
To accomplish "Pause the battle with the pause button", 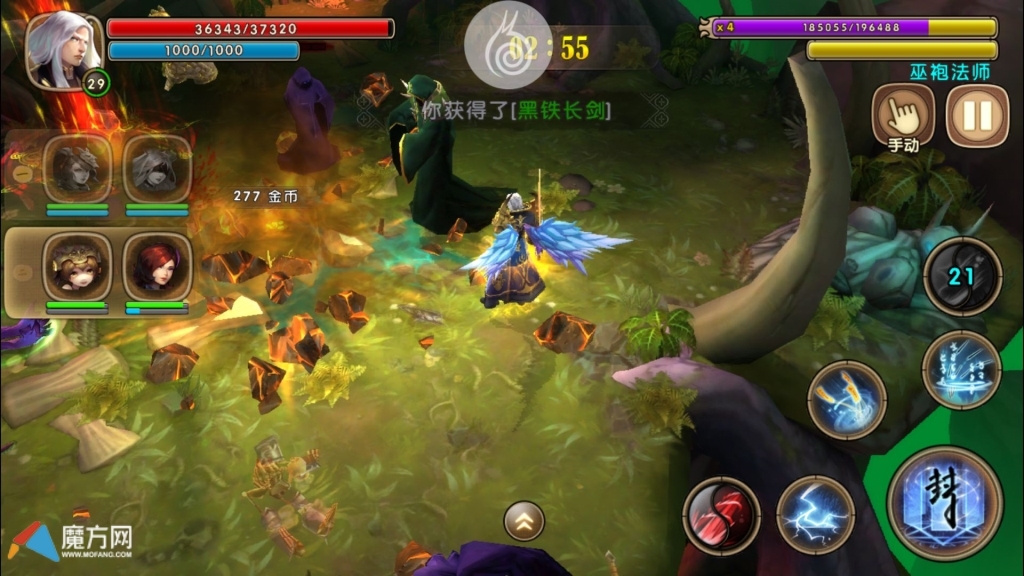I will coord(976,115).
